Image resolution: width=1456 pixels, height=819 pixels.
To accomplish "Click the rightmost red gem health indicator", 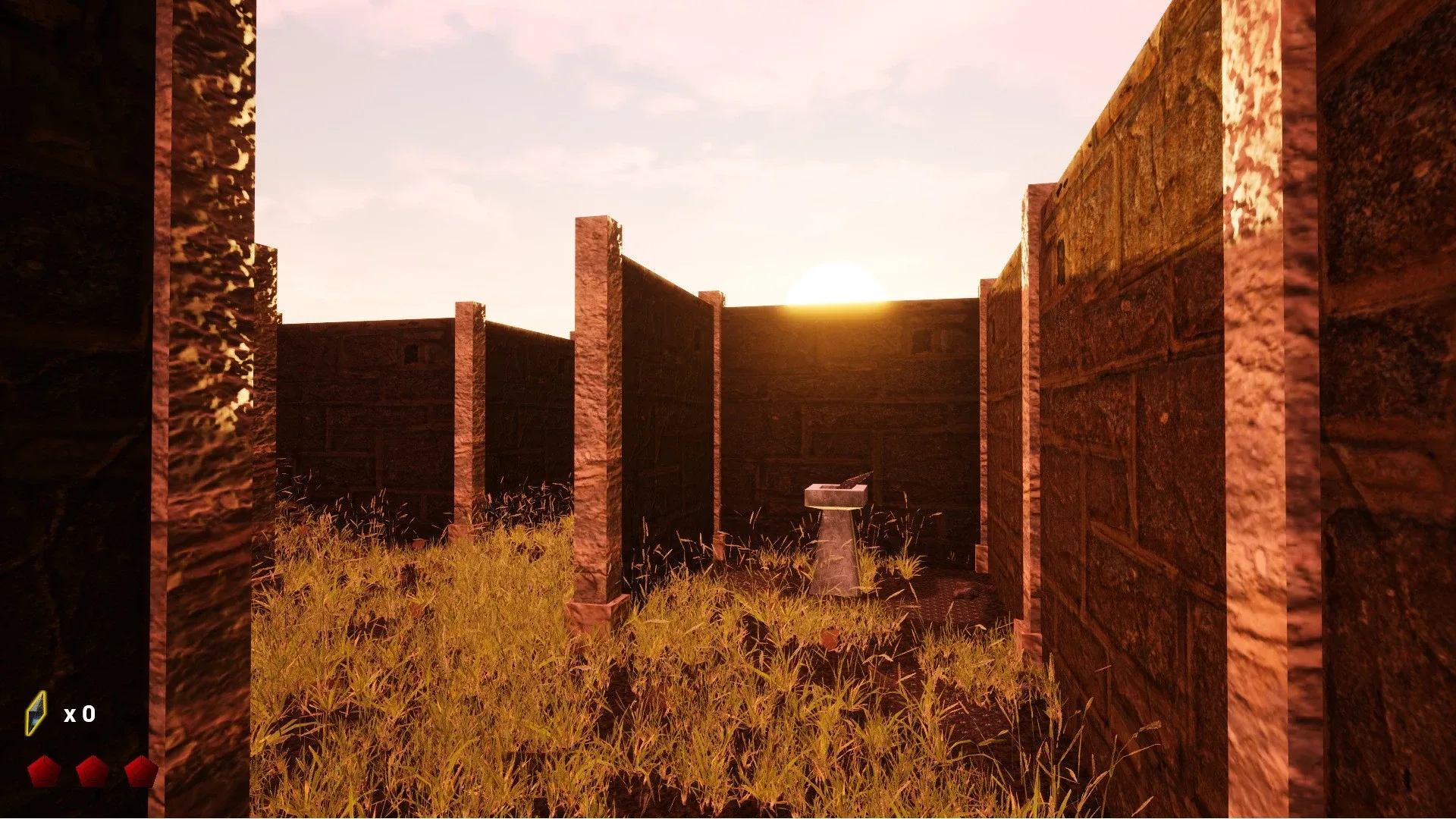I will pos(140,771).
